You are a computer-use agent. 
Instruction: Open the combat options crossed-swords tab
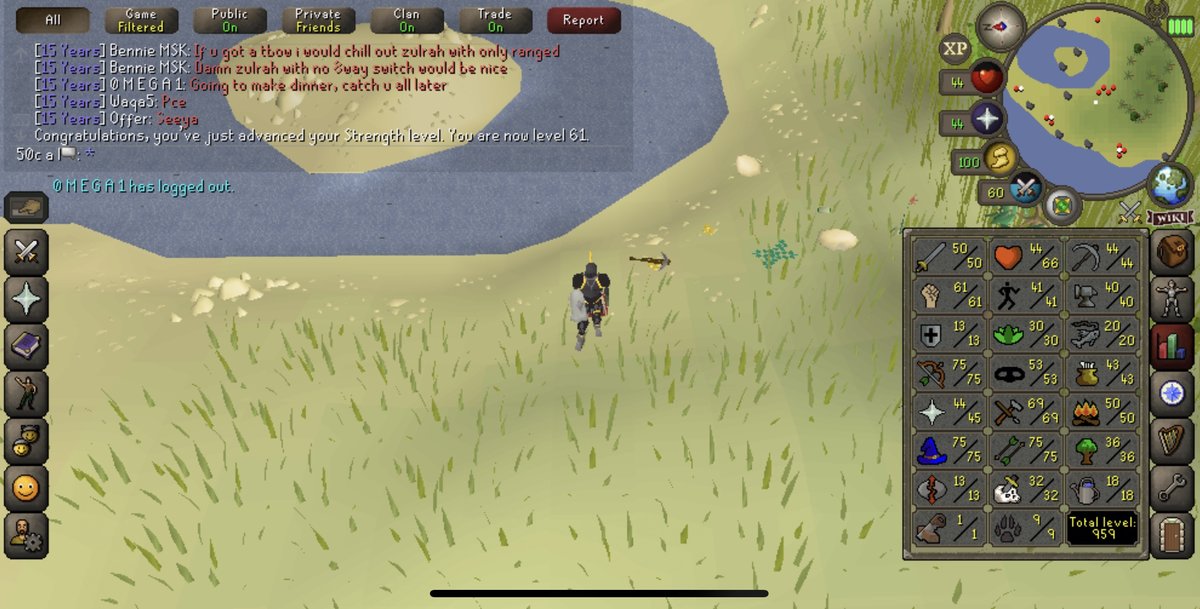click(x=26, y=251)
